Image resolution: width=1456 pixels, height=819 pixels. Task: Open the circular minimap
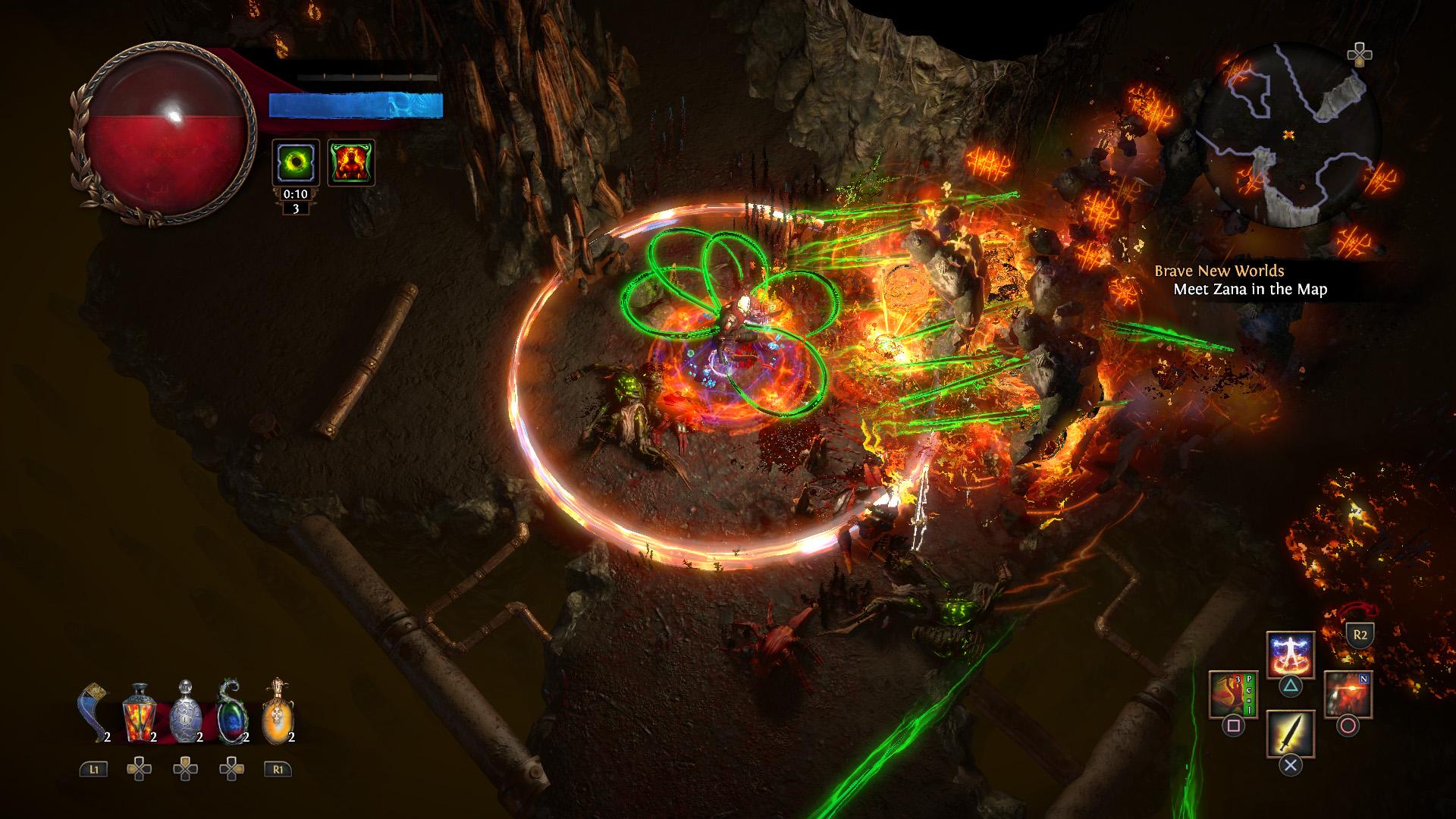(x=1287, y=134)
